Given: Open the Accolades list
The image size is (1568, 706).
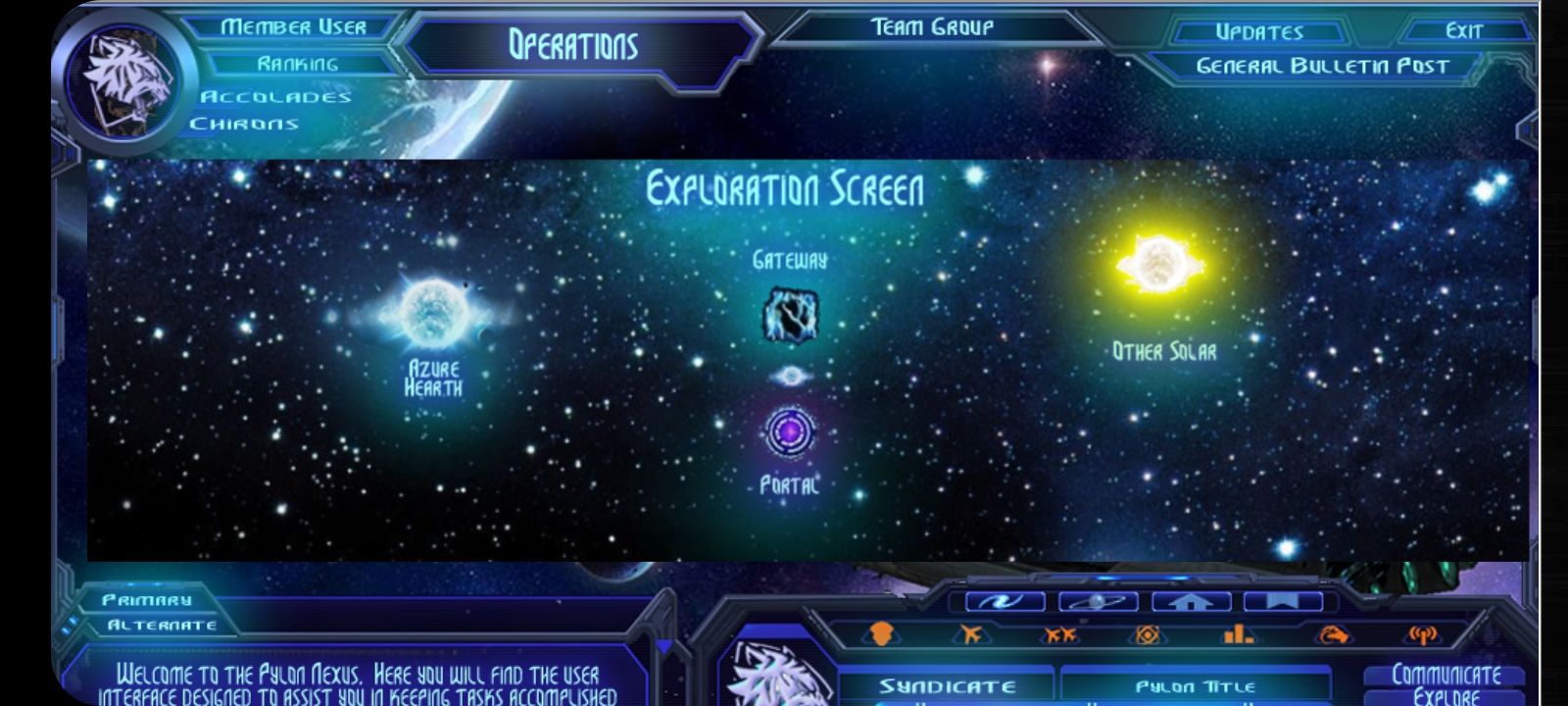Looking at the screenshot, I should click(x=275, y=96).
